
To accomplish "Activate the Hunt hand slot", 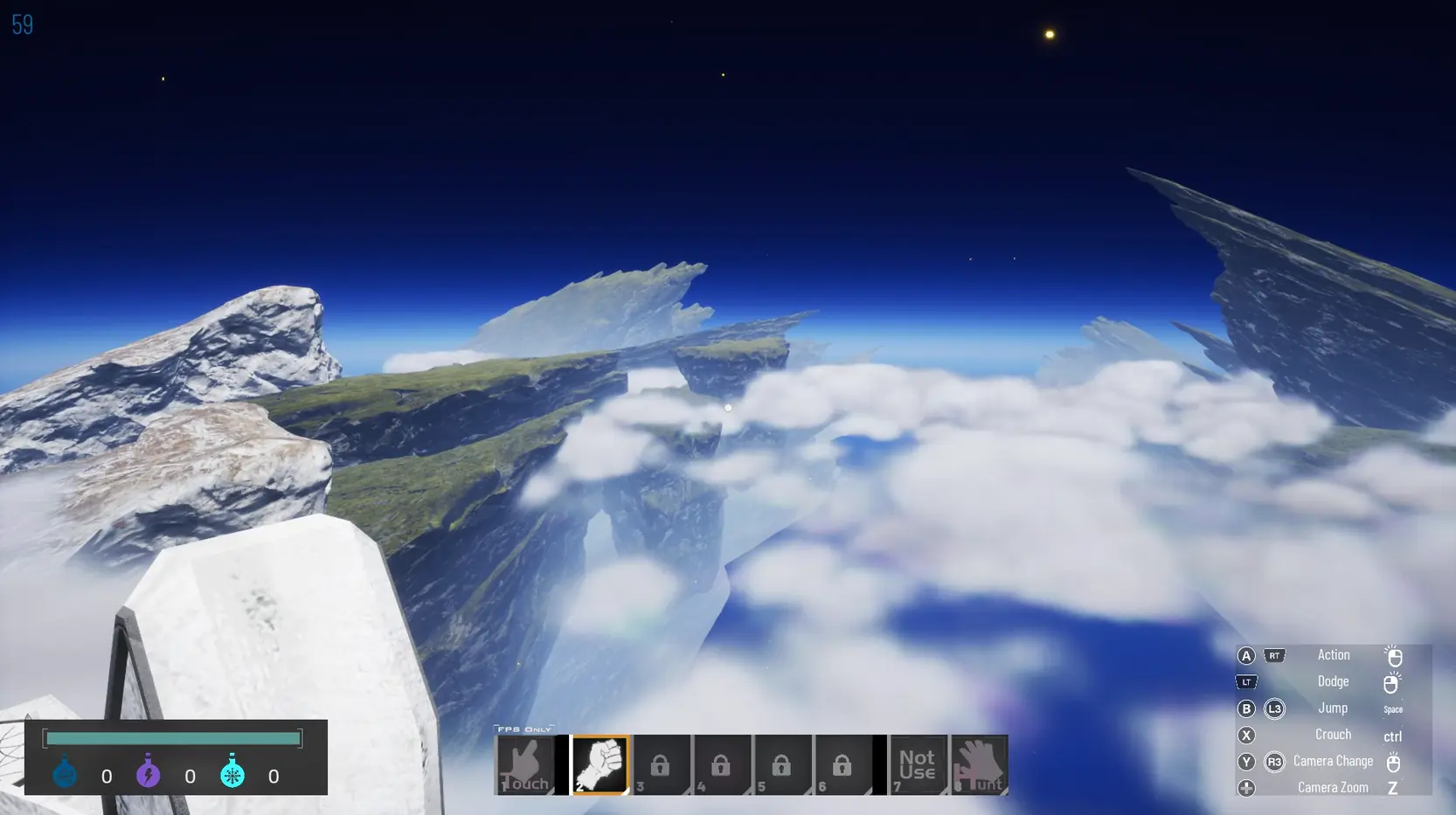I will pyautogui.click(x=979, y=765).
